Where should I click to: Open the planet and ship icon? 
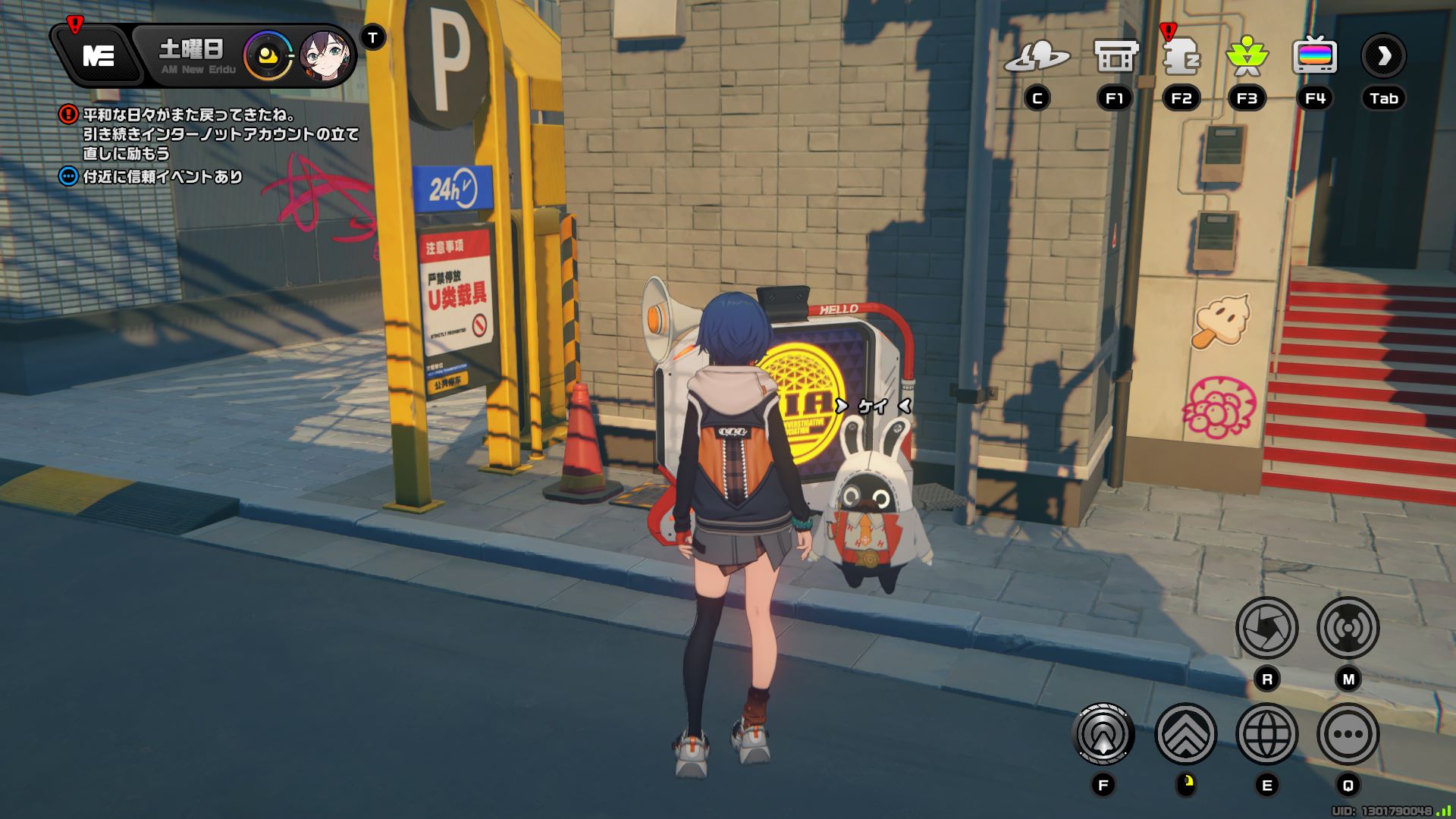click(1037, 56)
